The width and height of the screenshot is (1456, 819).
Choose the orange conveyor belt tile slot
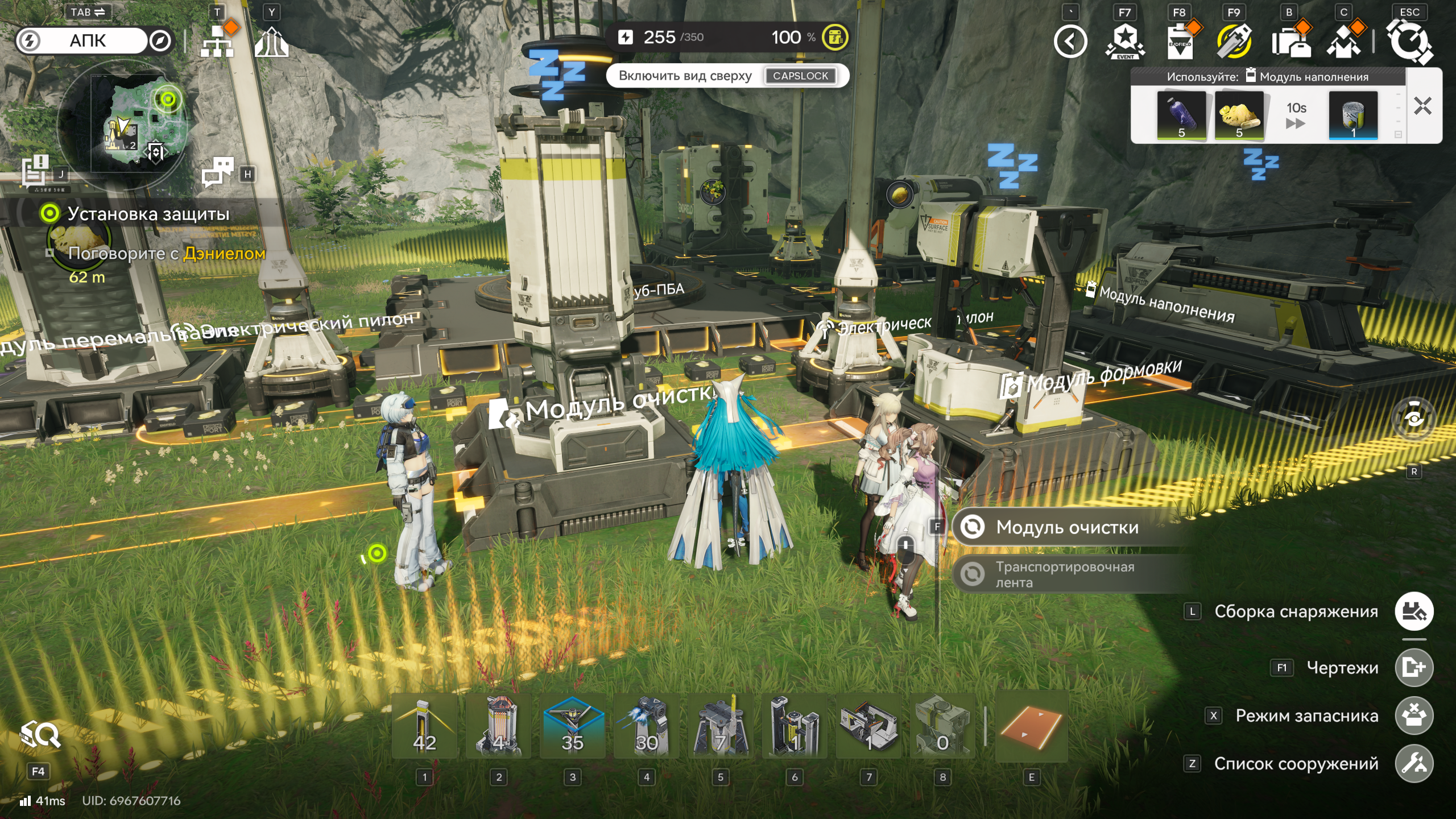(x=1031, y=726)
